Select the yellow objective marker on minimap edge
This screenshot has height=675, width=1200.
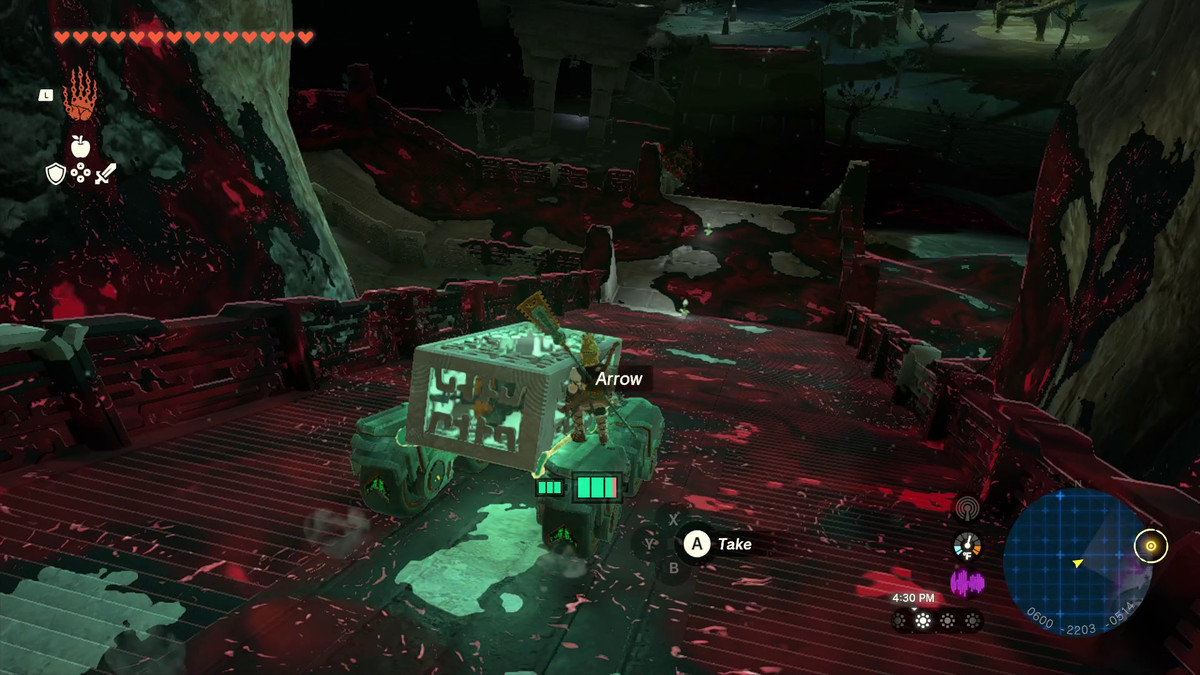click(1151, 546)
